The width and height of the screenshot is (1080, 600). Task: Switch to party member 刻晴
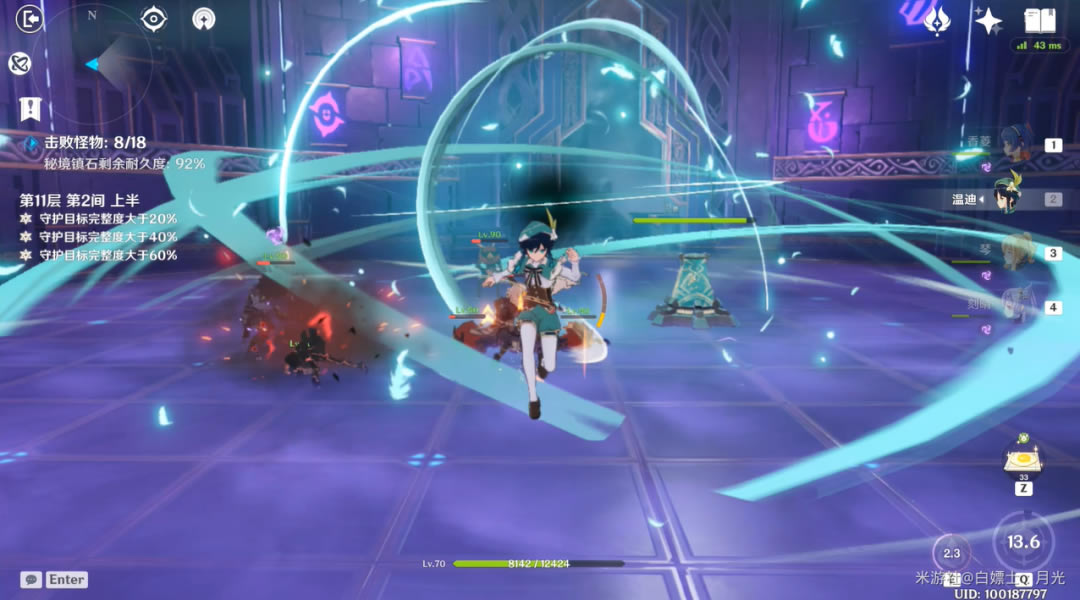[x=1015, y=306]
